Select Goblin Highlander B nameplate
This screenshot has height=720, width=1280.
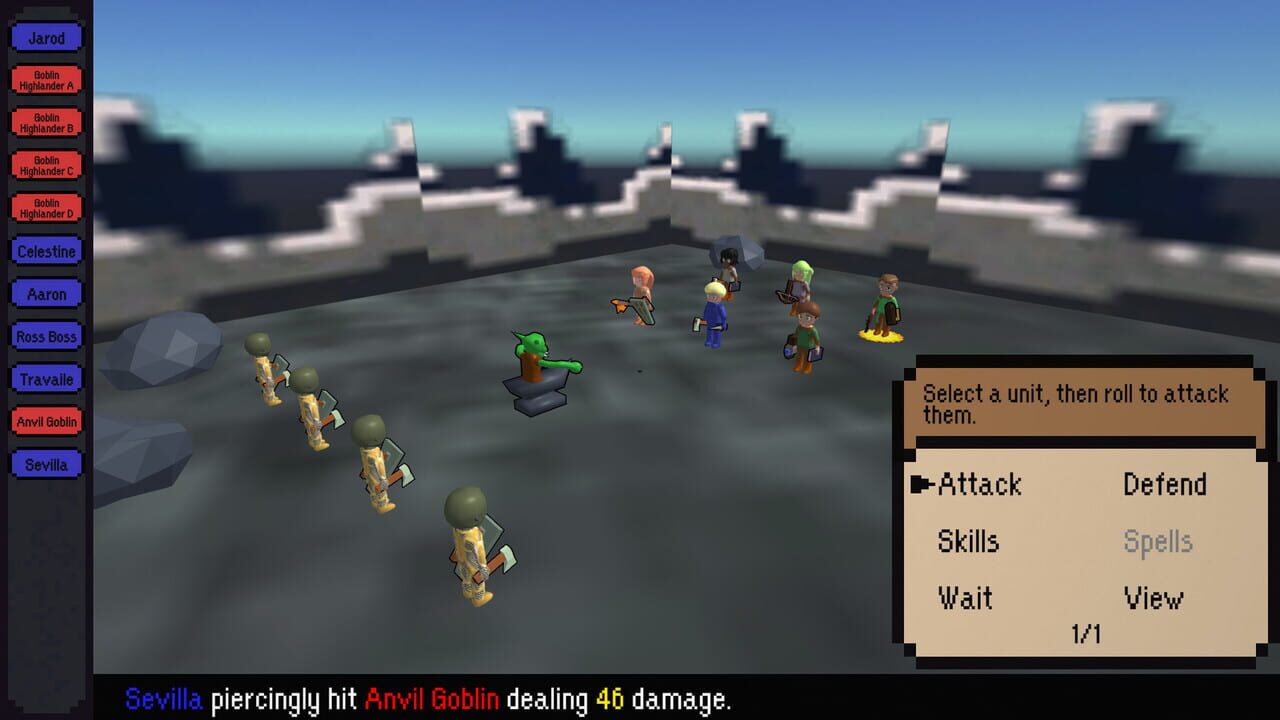point(45,122)
